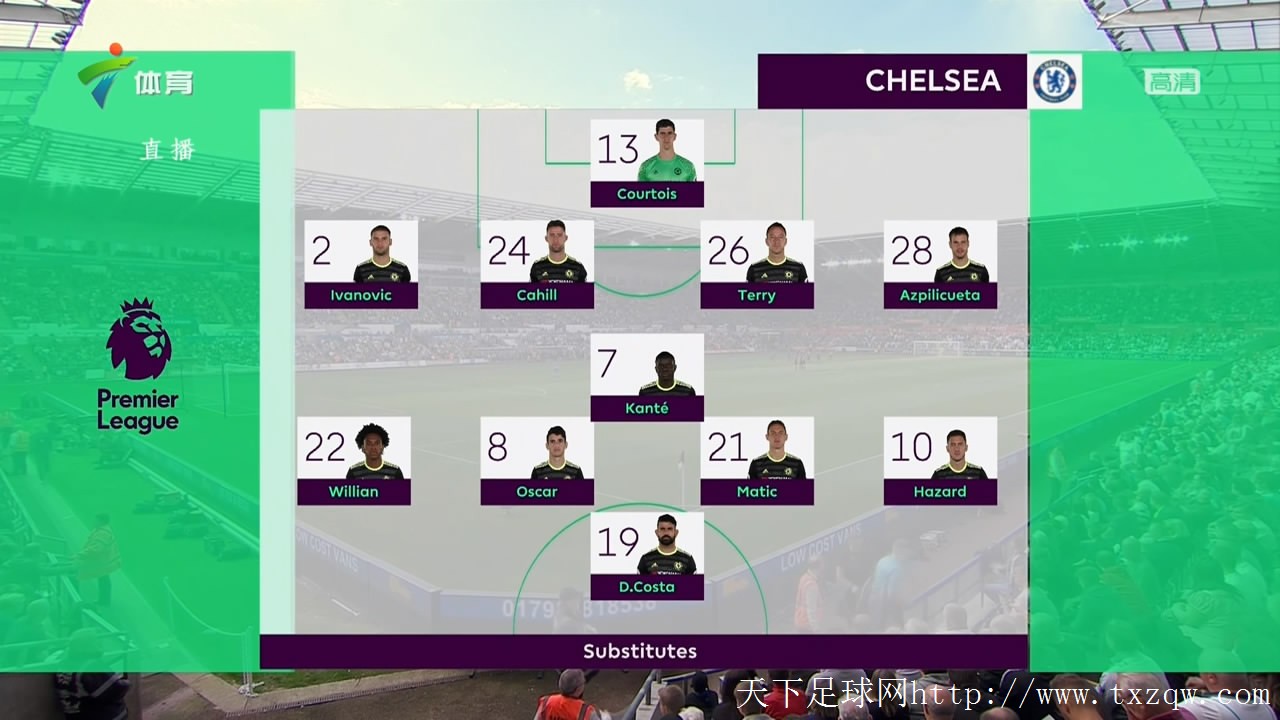Select the Courtois goalkeeper card
The width and height of the screenshot is (1280, 720).
[x=647, y=163]
